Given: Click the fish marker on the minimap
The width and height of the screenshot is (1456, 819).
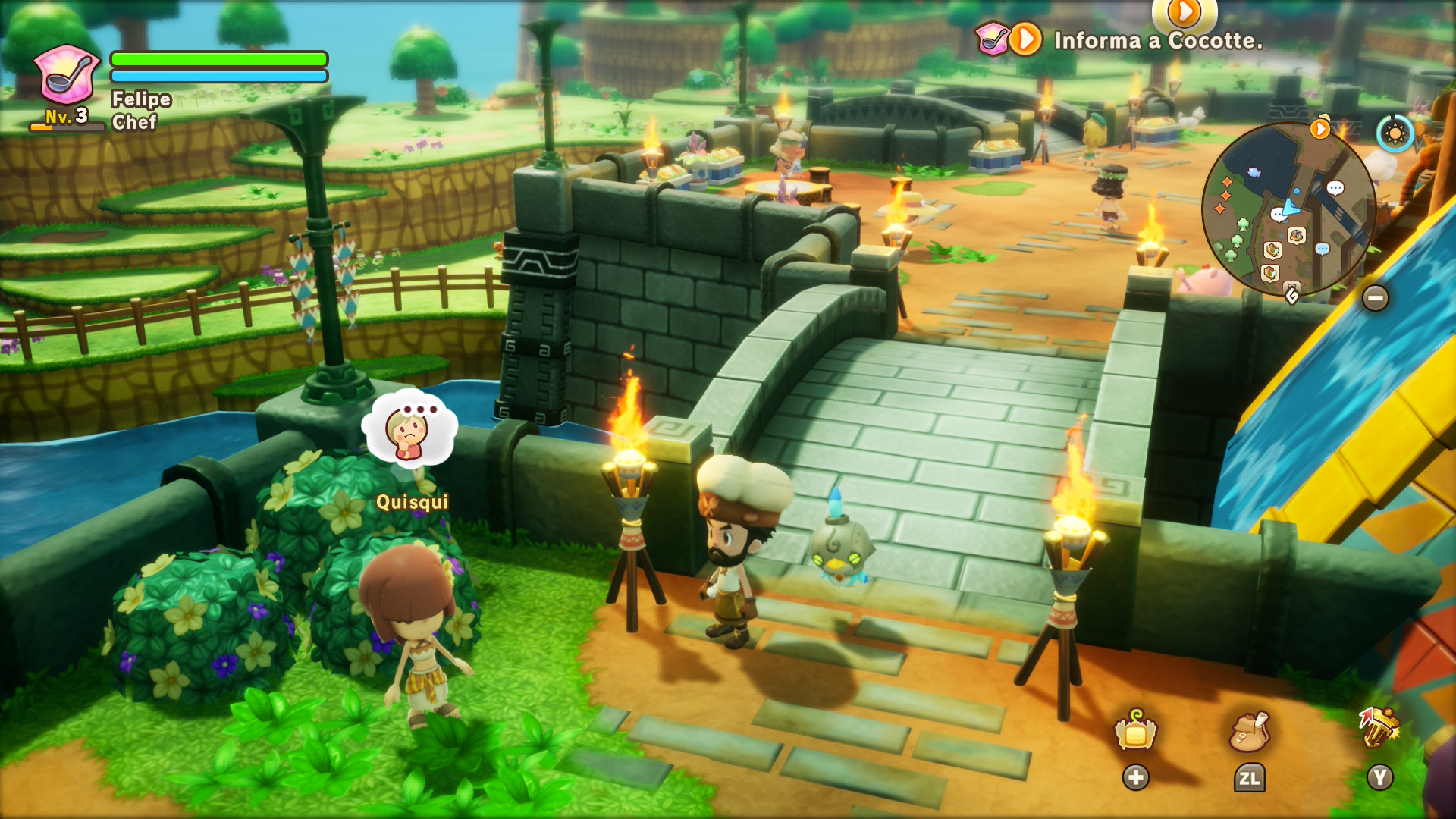Looking at the screenshot, I should coord(1254,173).
